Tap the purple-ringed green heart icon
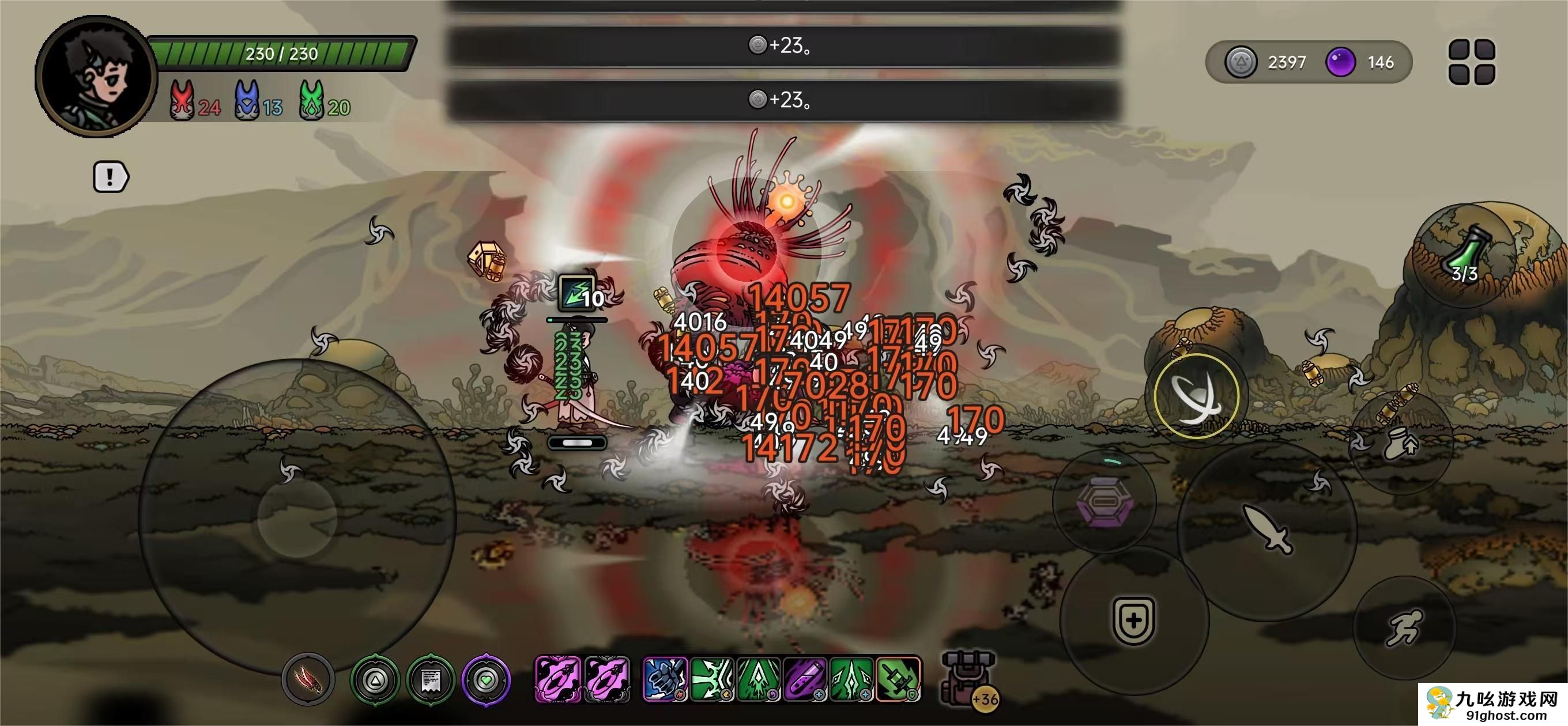Viewport: 1568px width, 726px height. 486,679
